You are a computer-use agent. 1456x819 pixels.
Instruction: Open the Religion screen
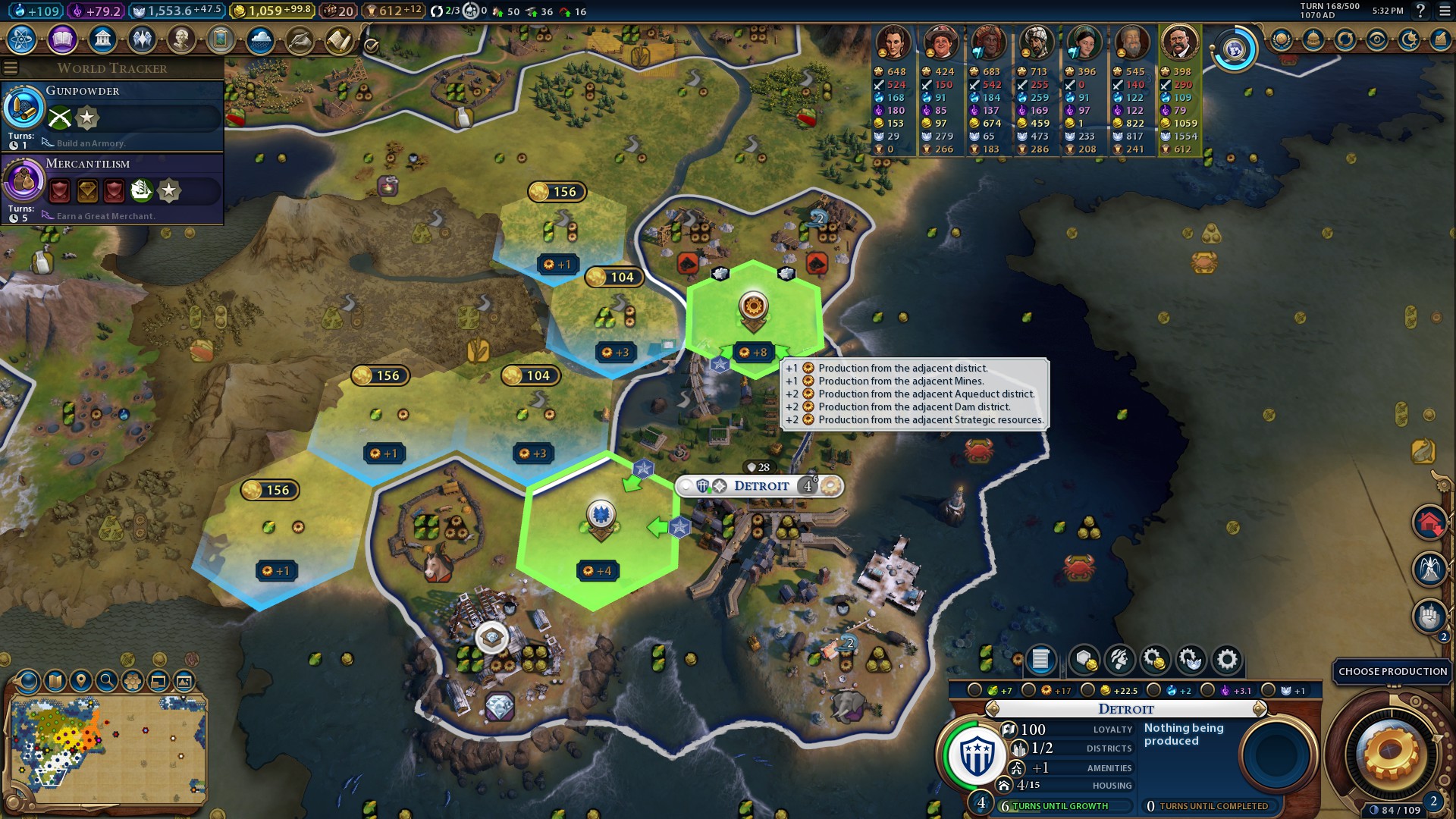pos(143,39)
